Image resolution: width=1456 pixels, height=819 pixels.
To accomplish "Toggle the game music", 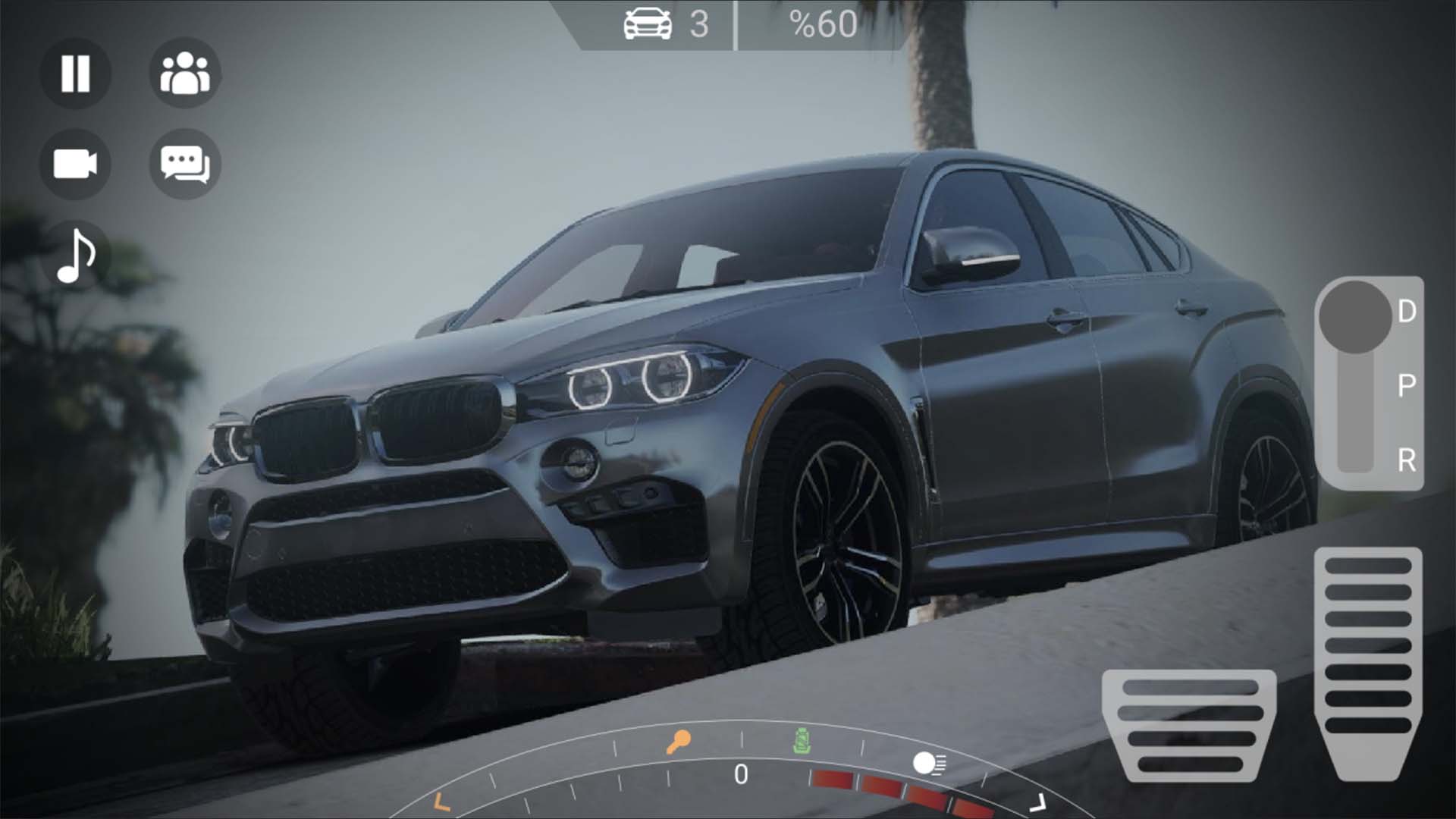I will [75, 257].
